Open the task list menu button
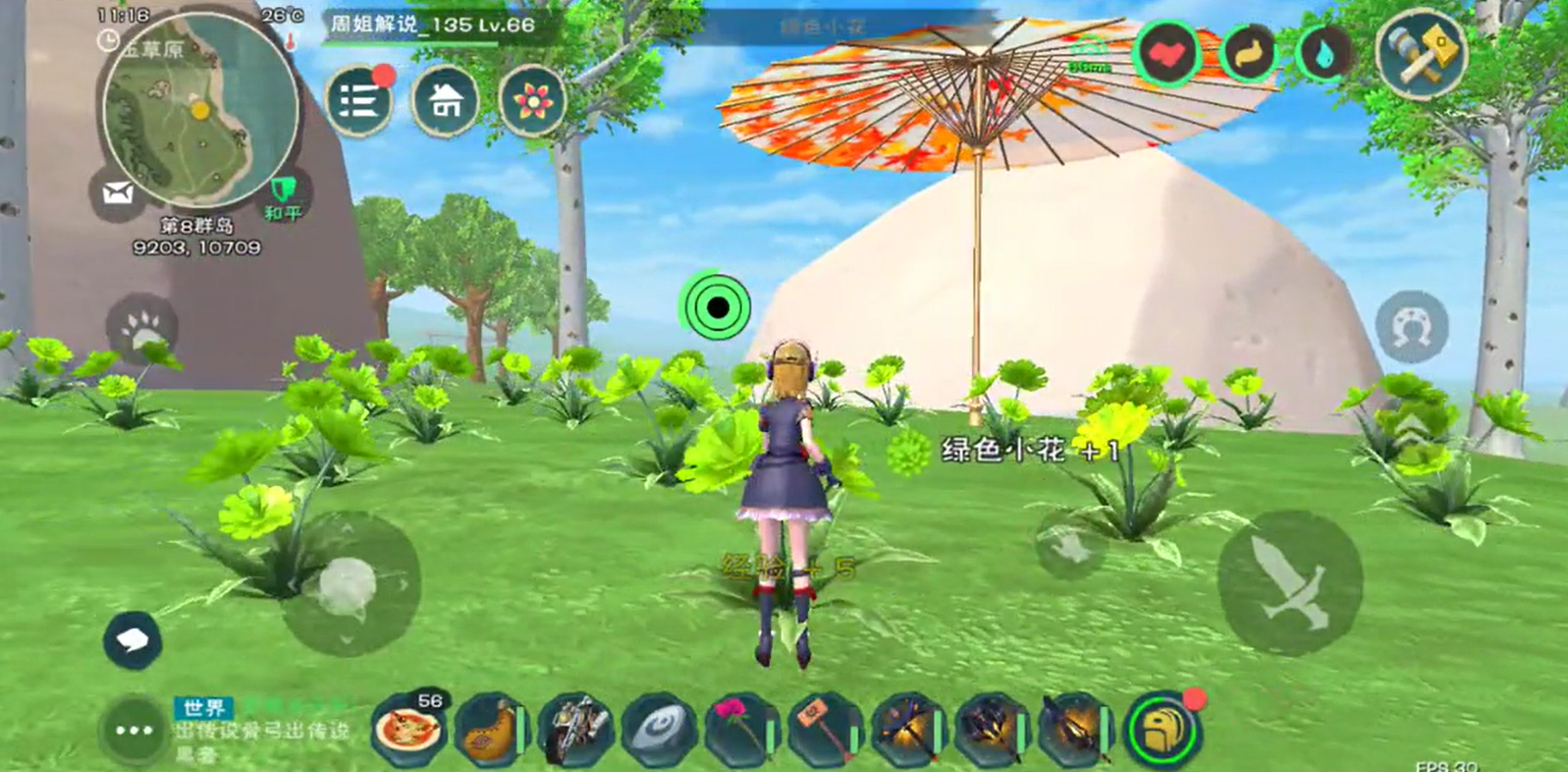1568x772 pixels. pos(359,101)
